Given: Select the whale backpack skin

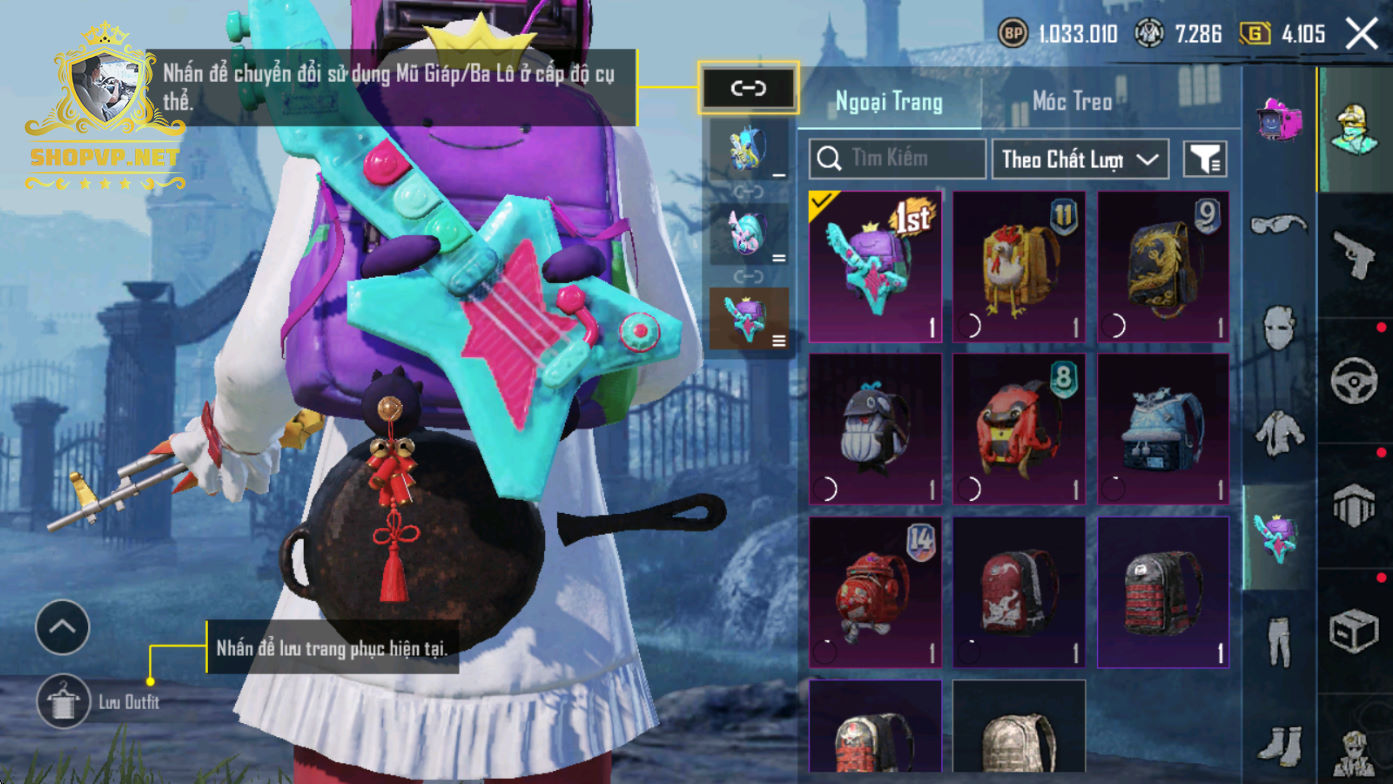Looking at the screenshot, I should point(874,428).
